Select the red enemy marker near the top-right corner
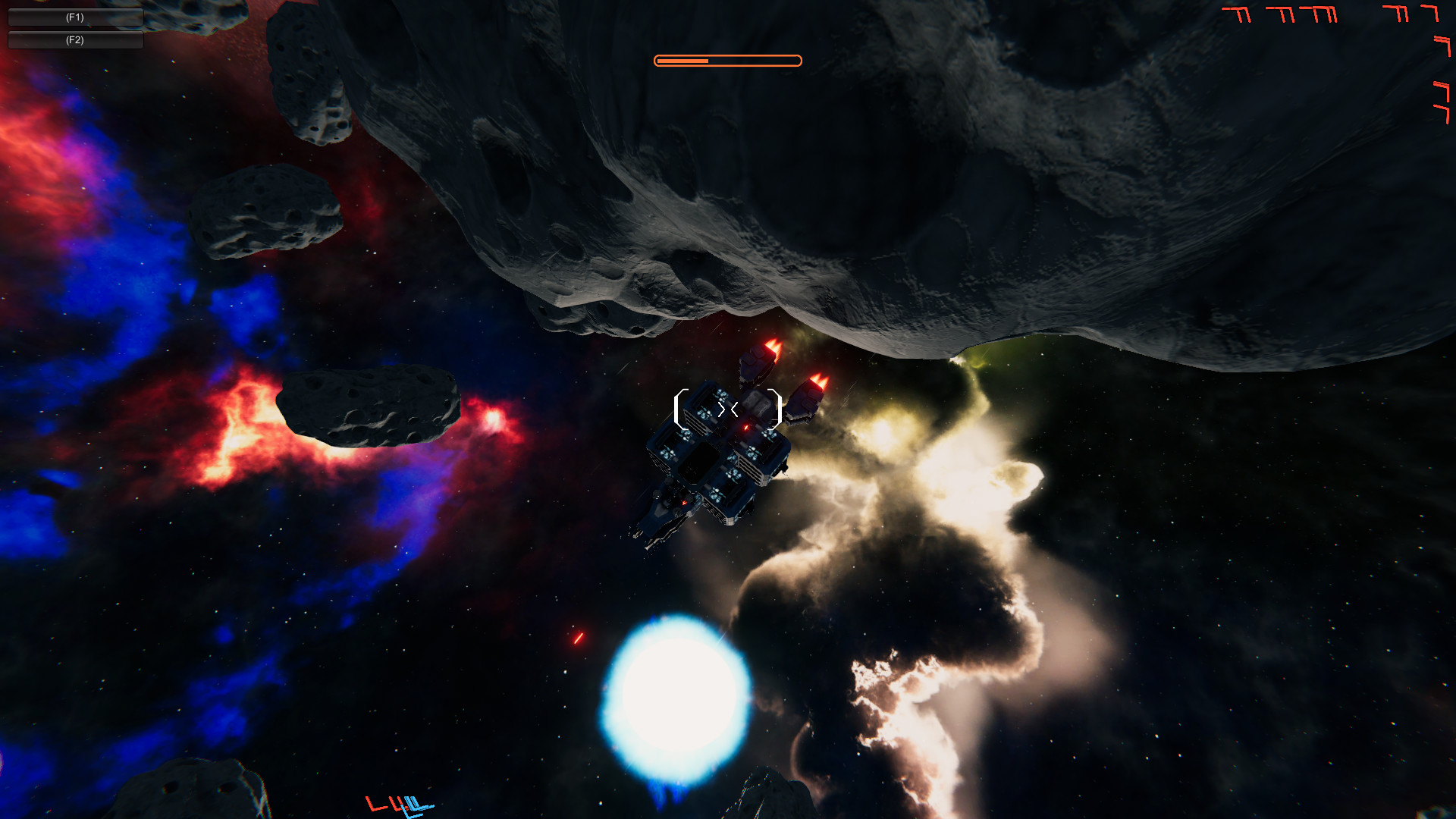 pyautogui.click(x=1429, y=13)
